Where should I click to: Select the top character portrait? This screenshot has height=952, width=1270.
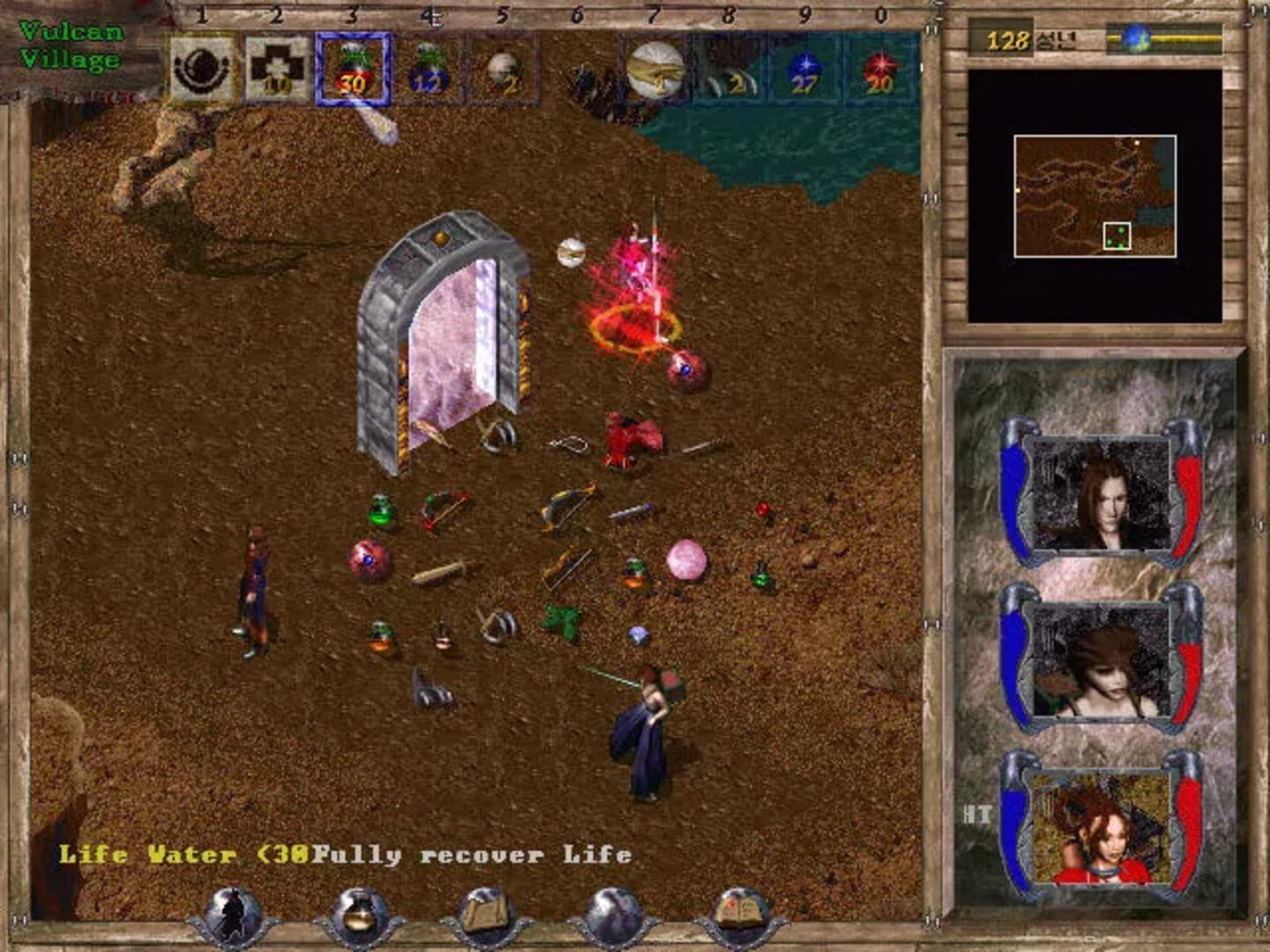[1101, 494]
